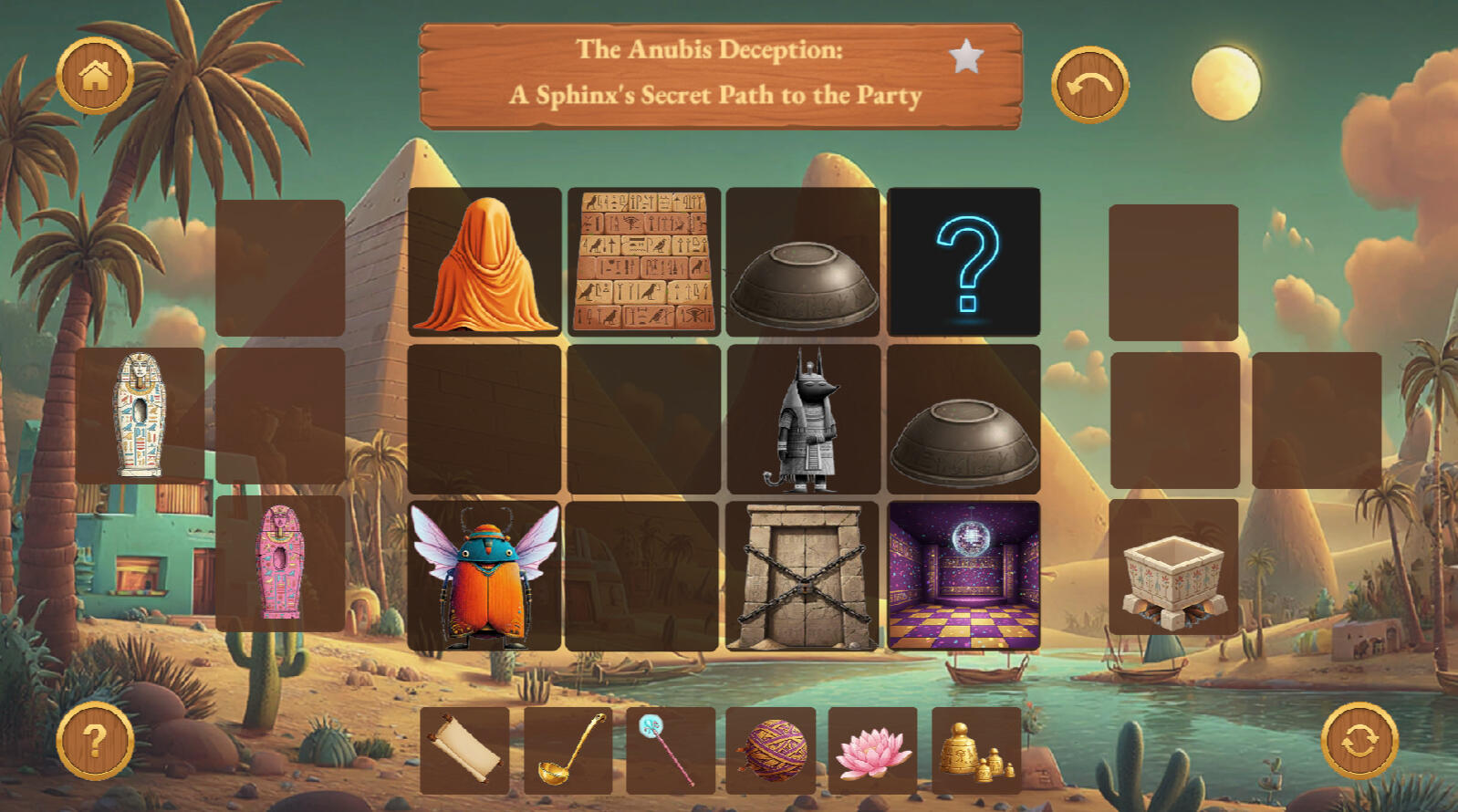
Task: Click the winged scarab beetle tile
Action: pos(484,577)
